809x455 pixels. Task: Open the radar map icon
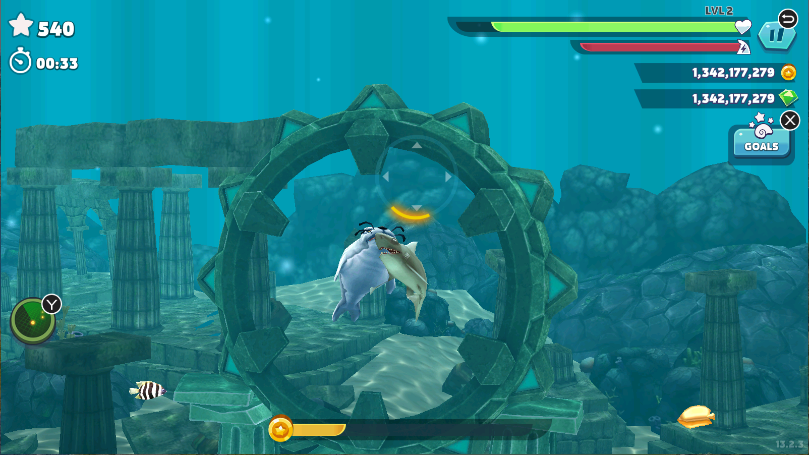pyautogui.click(x=32, y=320)
